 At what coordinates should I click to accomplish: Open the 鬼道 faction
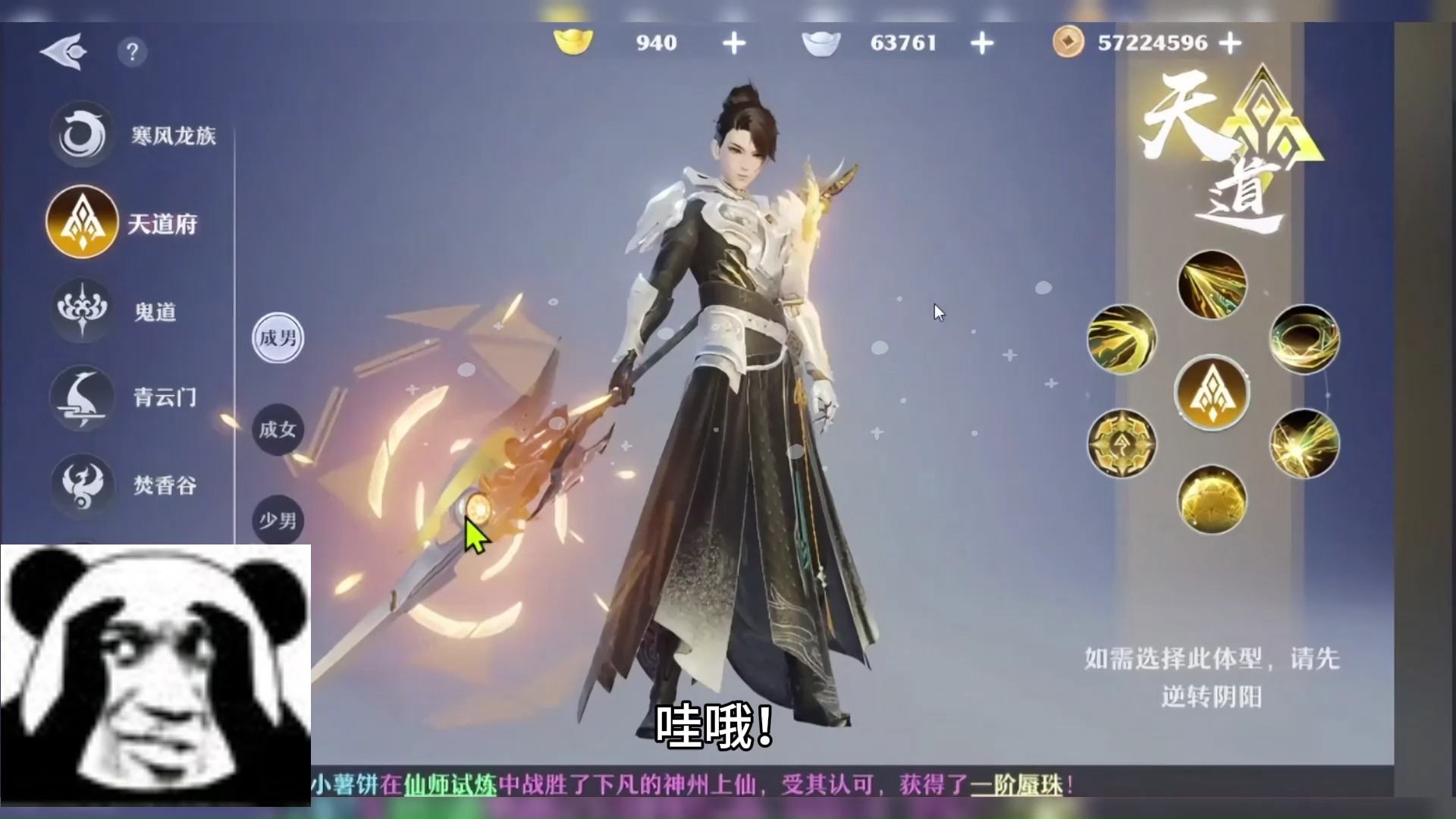[x=82, y=310]
